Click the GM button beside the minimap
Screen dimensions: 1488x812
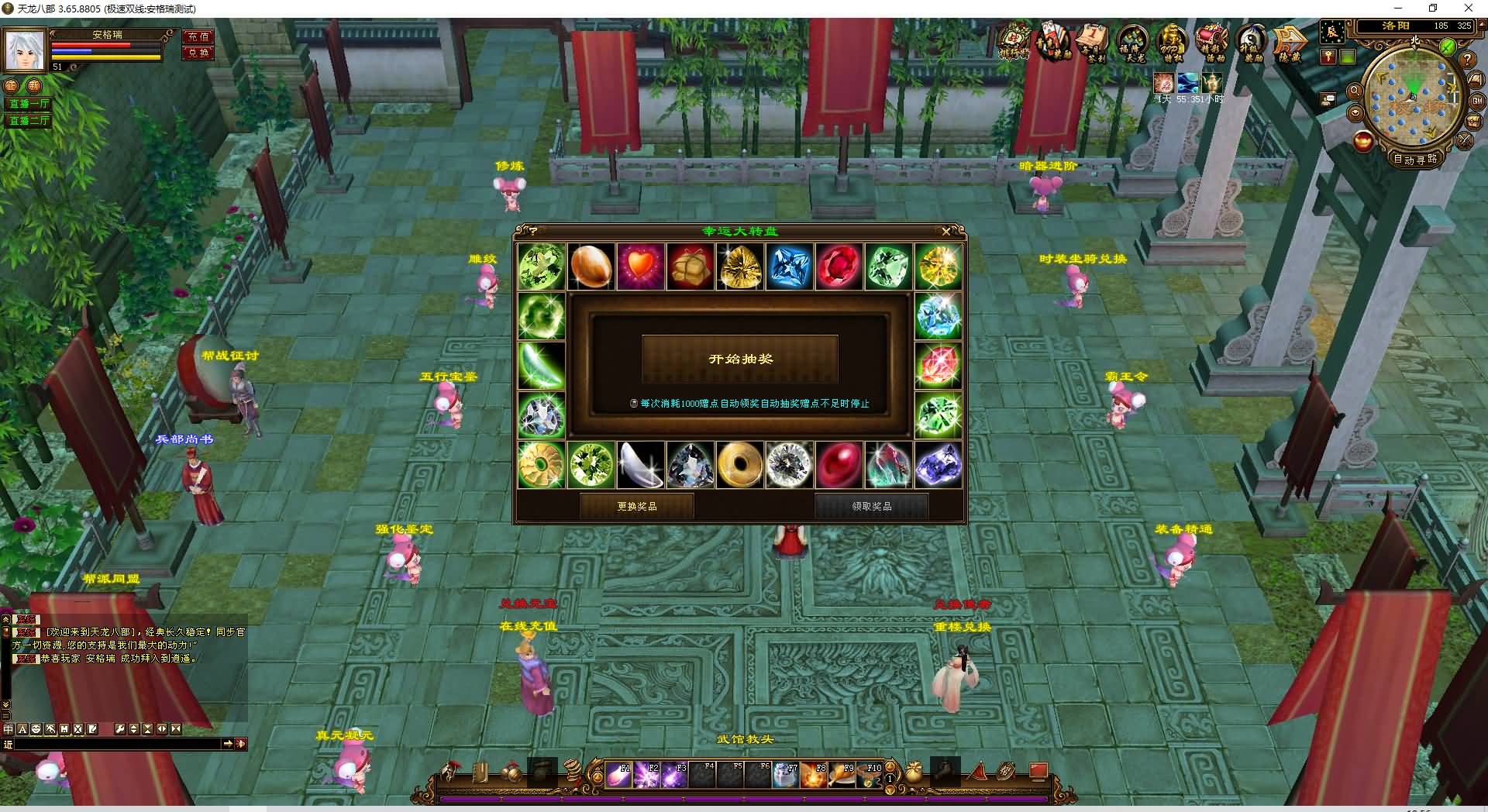(1477, 100)
